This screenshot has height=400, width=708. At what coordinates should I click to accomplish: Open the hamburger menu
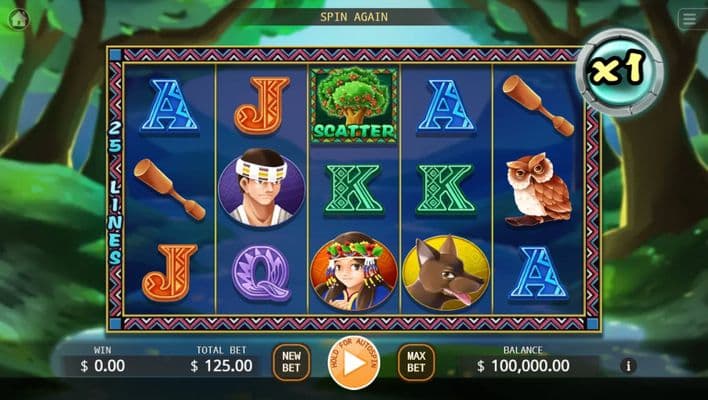click(x=689, y=19)
